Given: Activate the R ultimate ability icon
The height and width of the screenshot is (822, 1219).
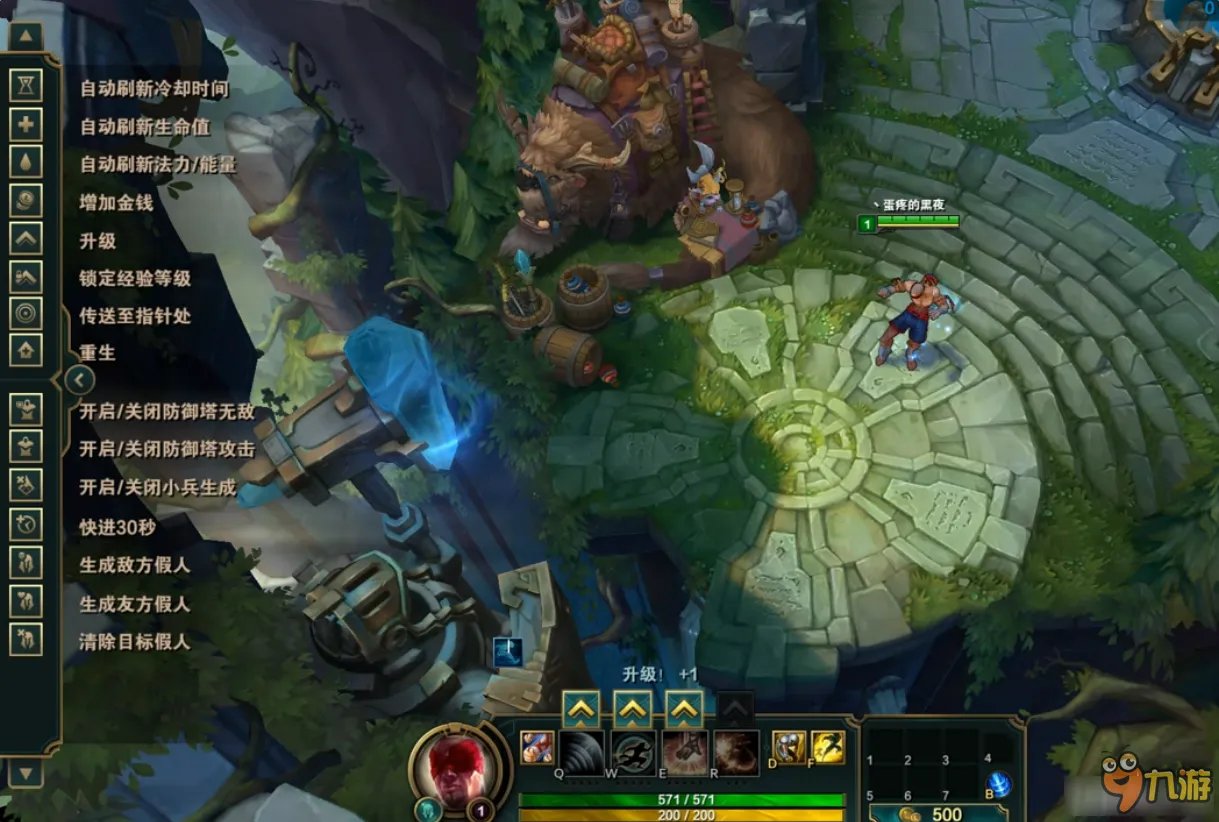Looking at the screenshot, I should point(735,753).
